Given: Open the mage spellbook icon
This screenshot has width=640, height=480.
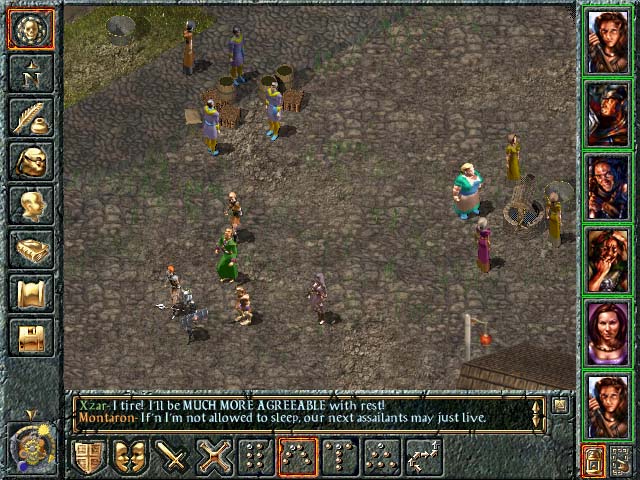Looking at the screenshot, I should point(31,249).
